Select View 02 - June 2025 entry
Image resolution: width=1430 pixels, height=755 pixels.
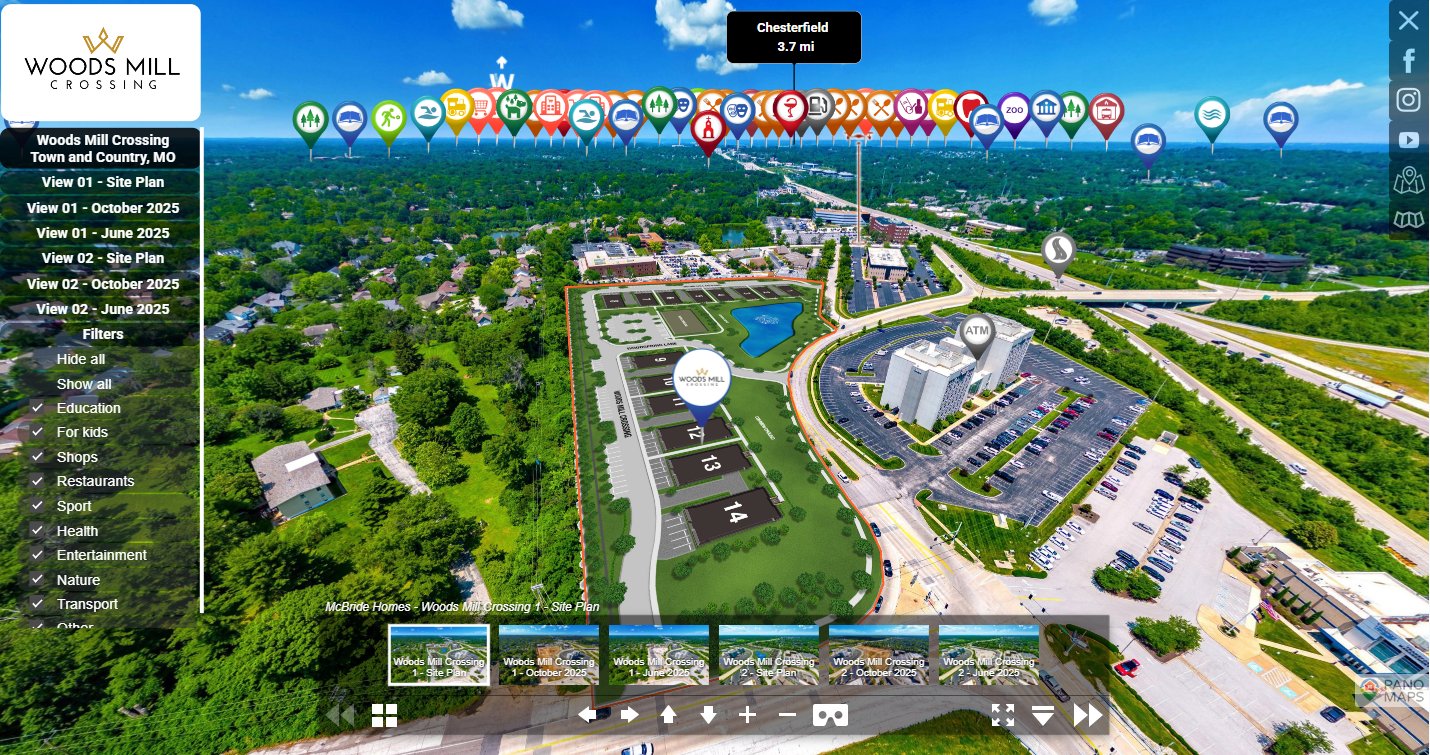(103, 309)
